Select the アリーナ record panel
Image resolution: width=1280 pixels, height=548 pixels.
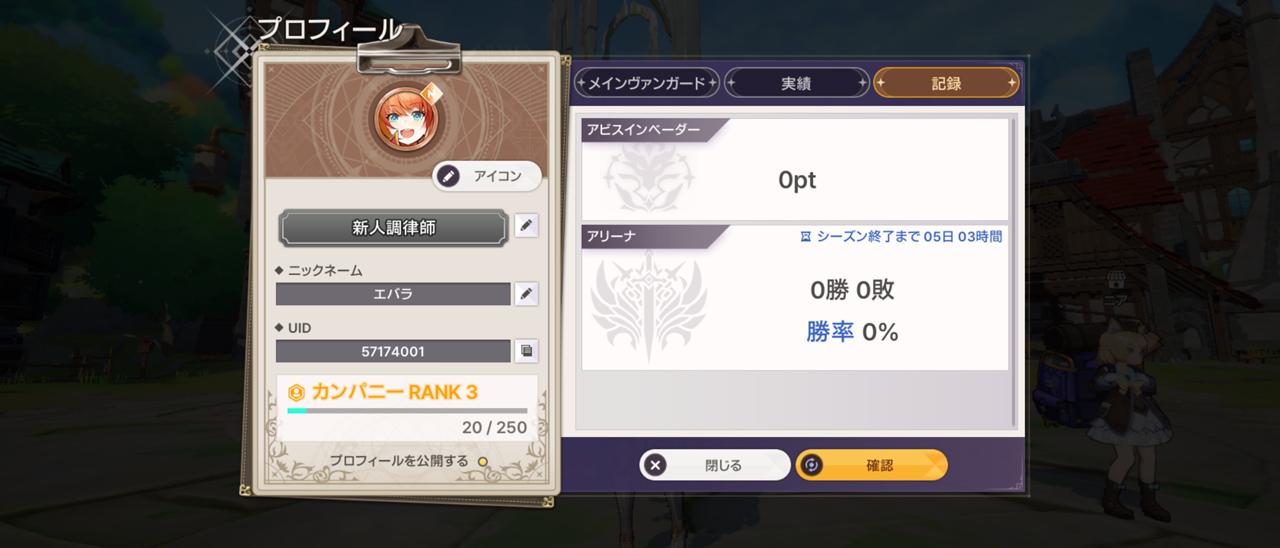pos(795,298)
